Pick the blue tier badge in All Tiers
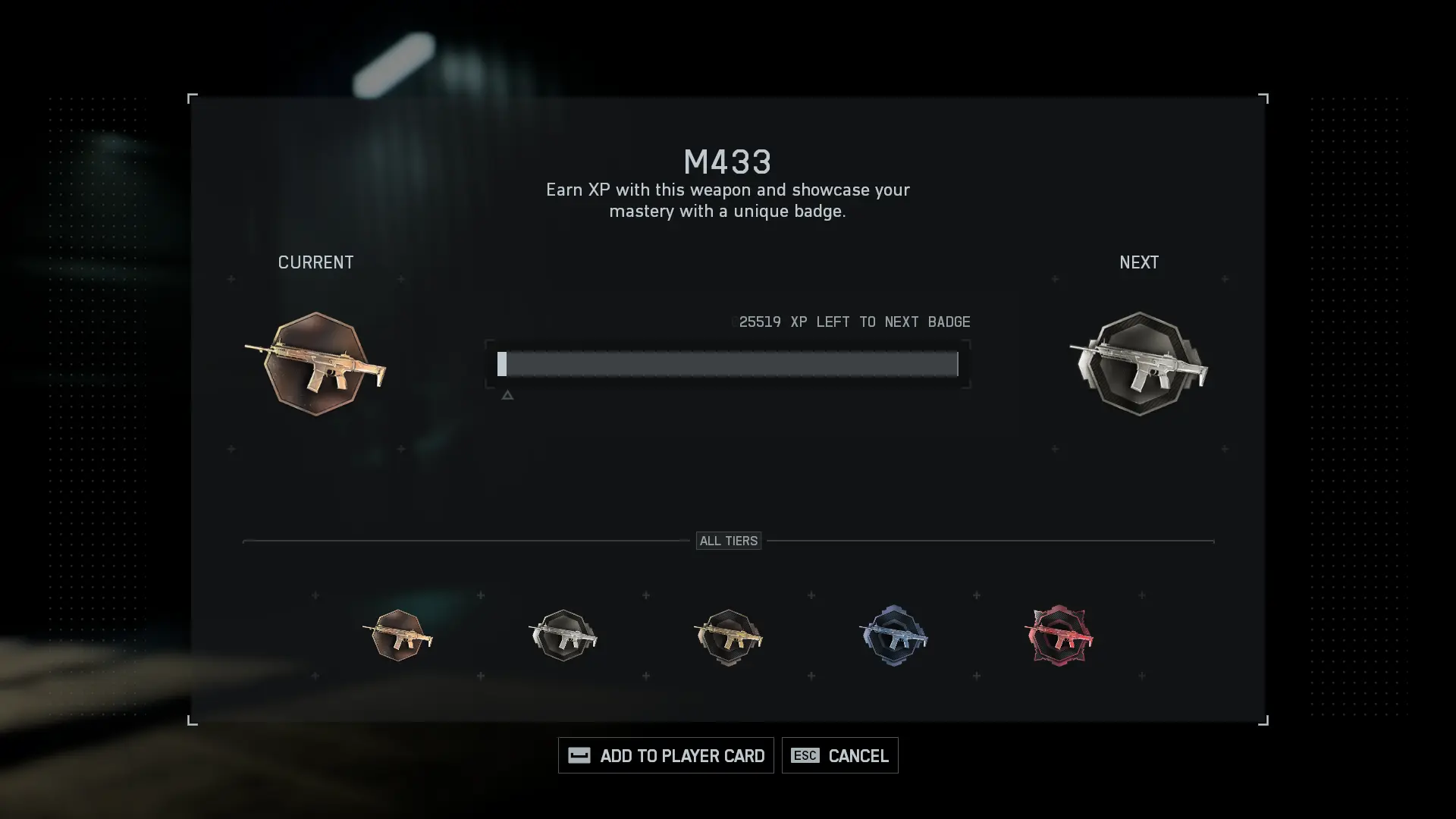 coord(894,635)
